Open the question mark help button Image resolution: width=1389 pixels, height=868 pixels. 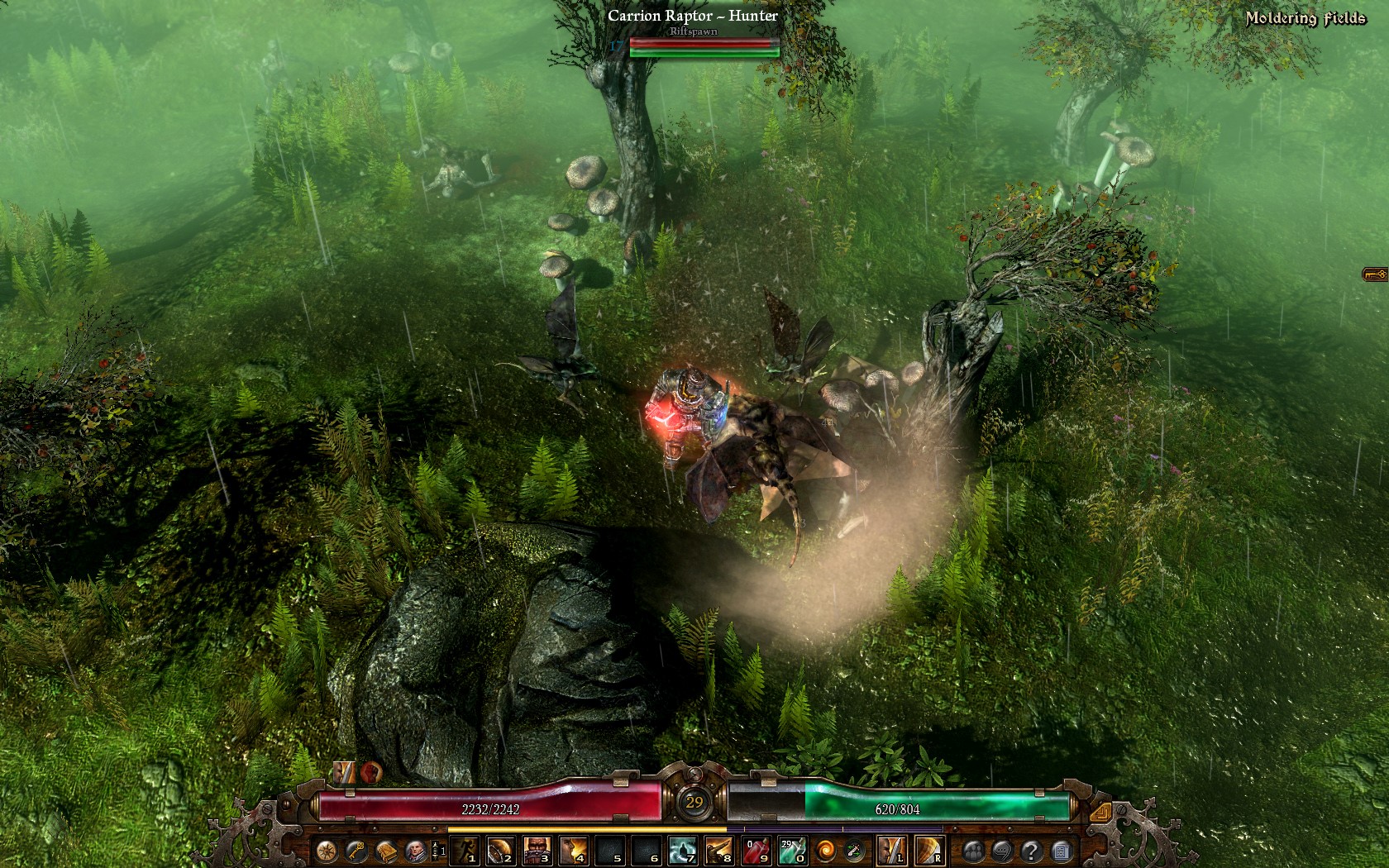[1031, 850]
